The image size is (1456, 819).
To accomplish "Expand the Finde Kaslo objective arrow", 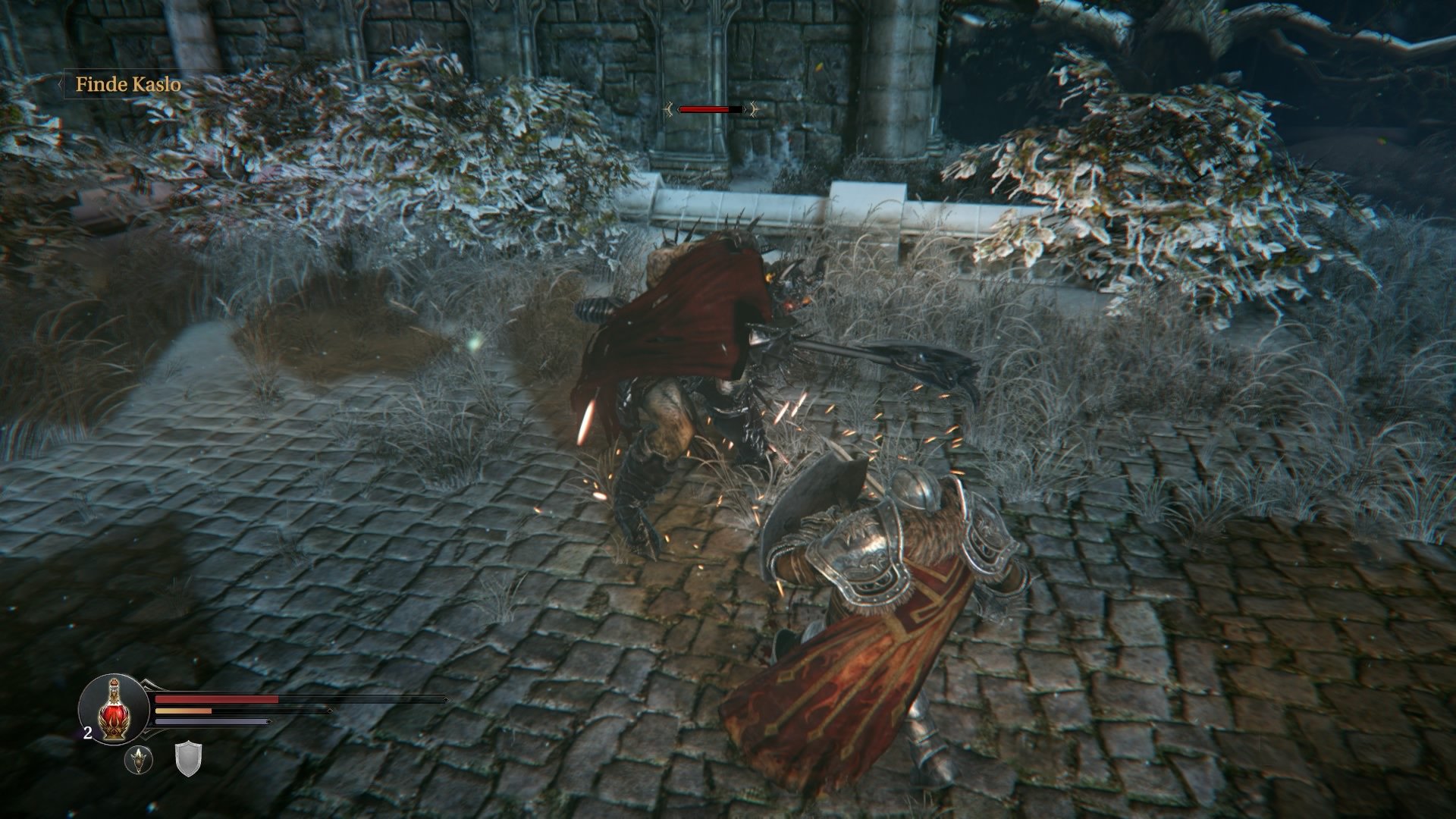I will 61,86.
